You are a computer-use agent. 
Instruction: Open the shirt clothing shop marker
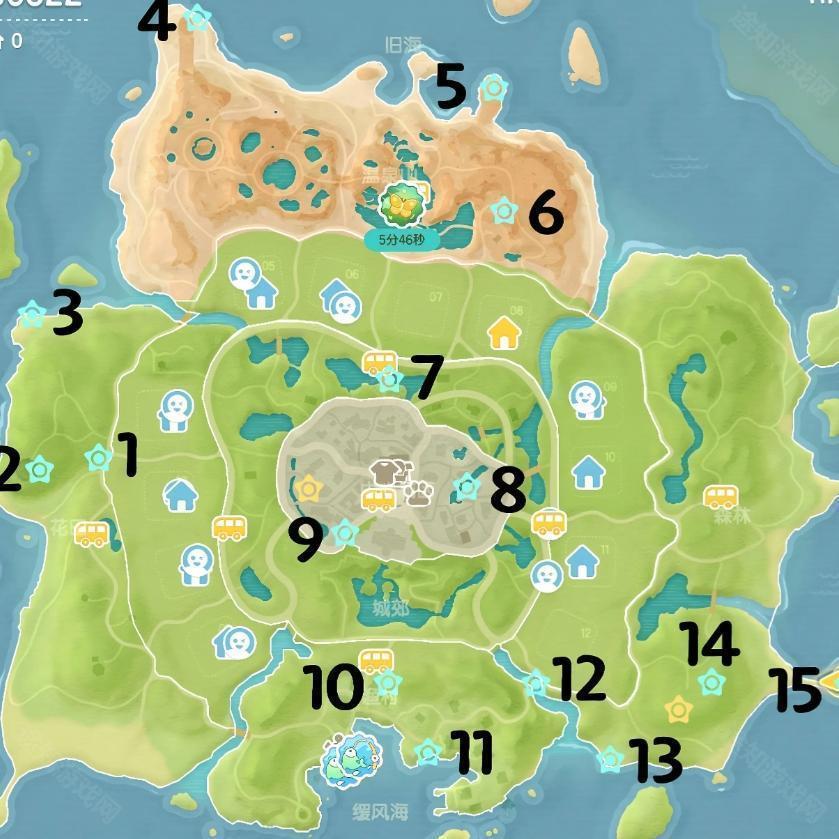point(384,472)
